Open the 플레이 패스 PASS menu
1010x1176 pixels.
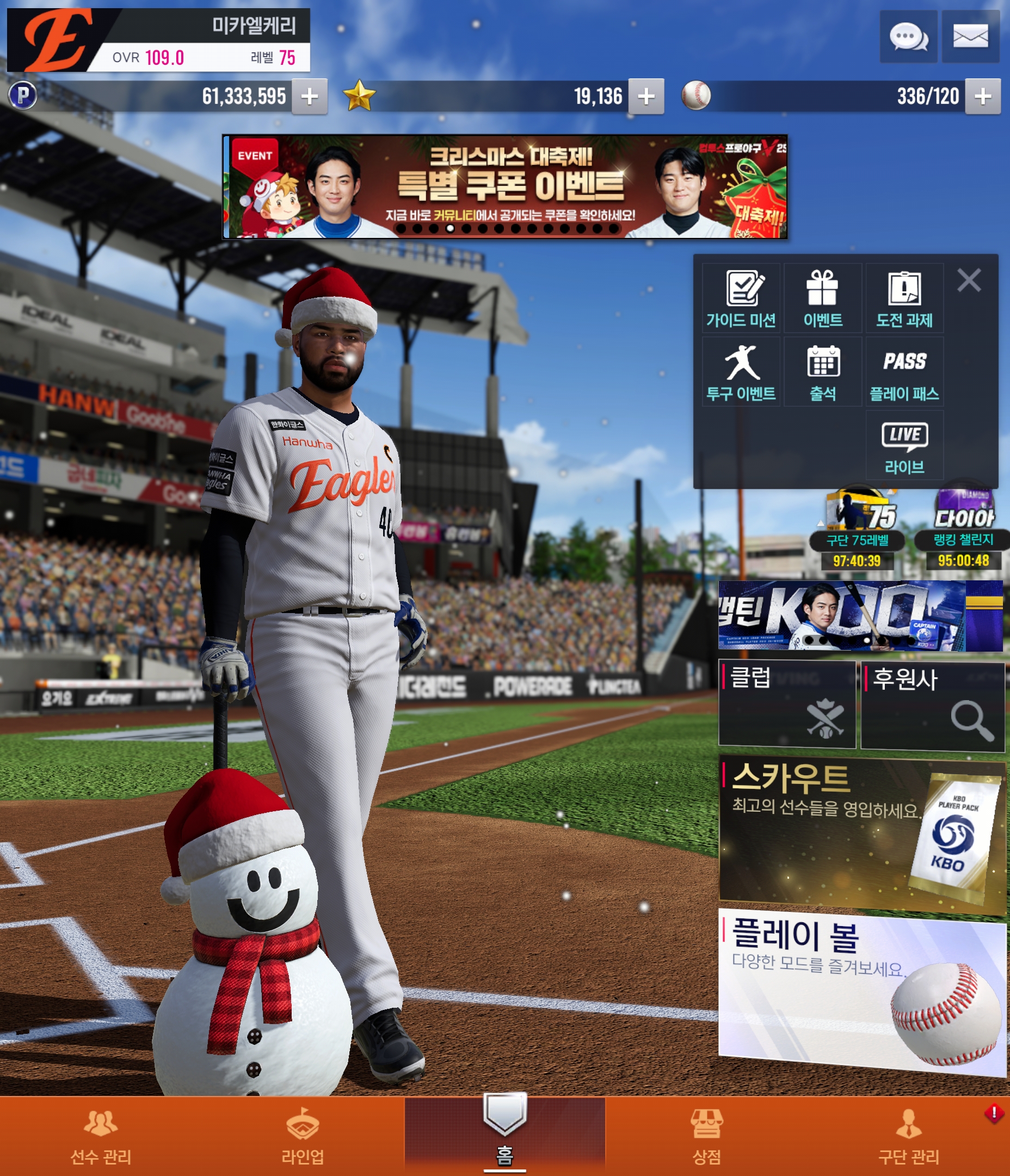pyautogui.click(x=904, y=372)
